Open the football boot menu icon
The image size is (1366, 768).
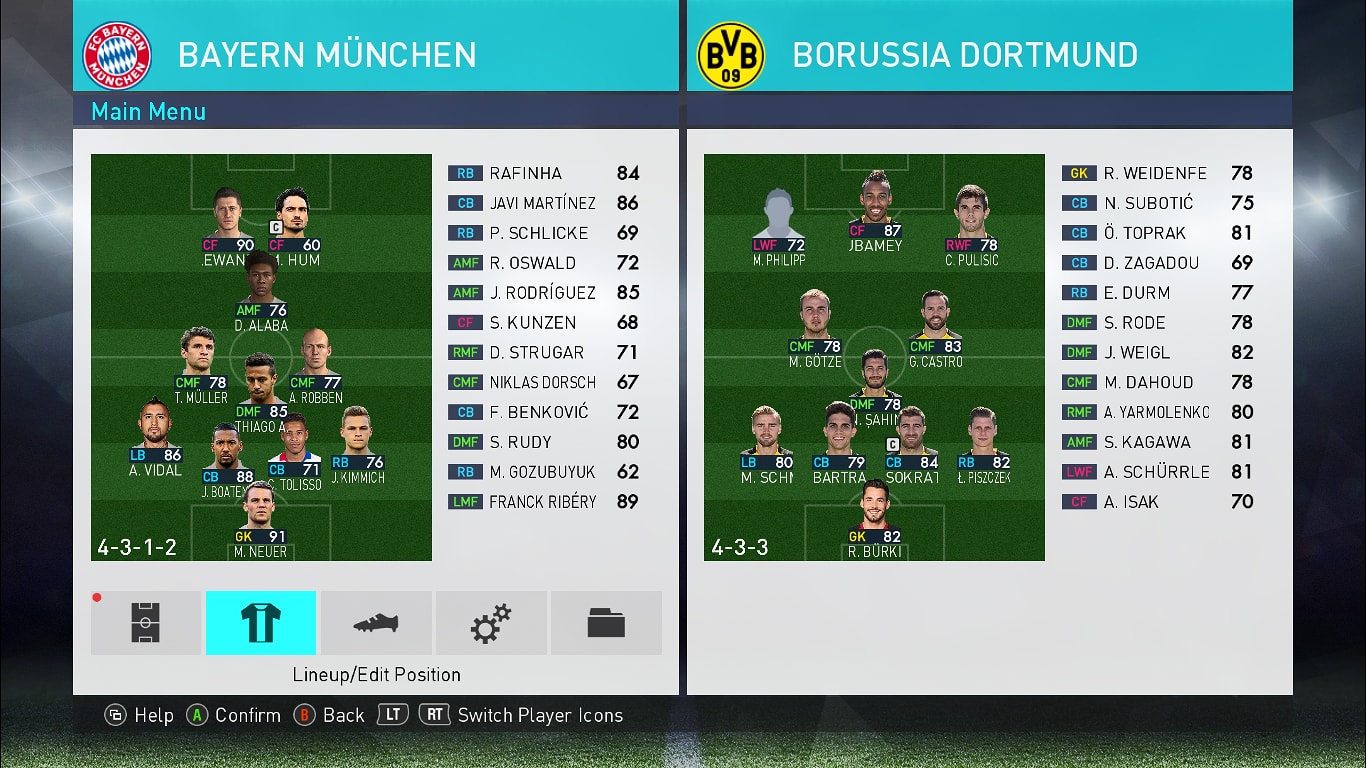[x=376, y=623]
